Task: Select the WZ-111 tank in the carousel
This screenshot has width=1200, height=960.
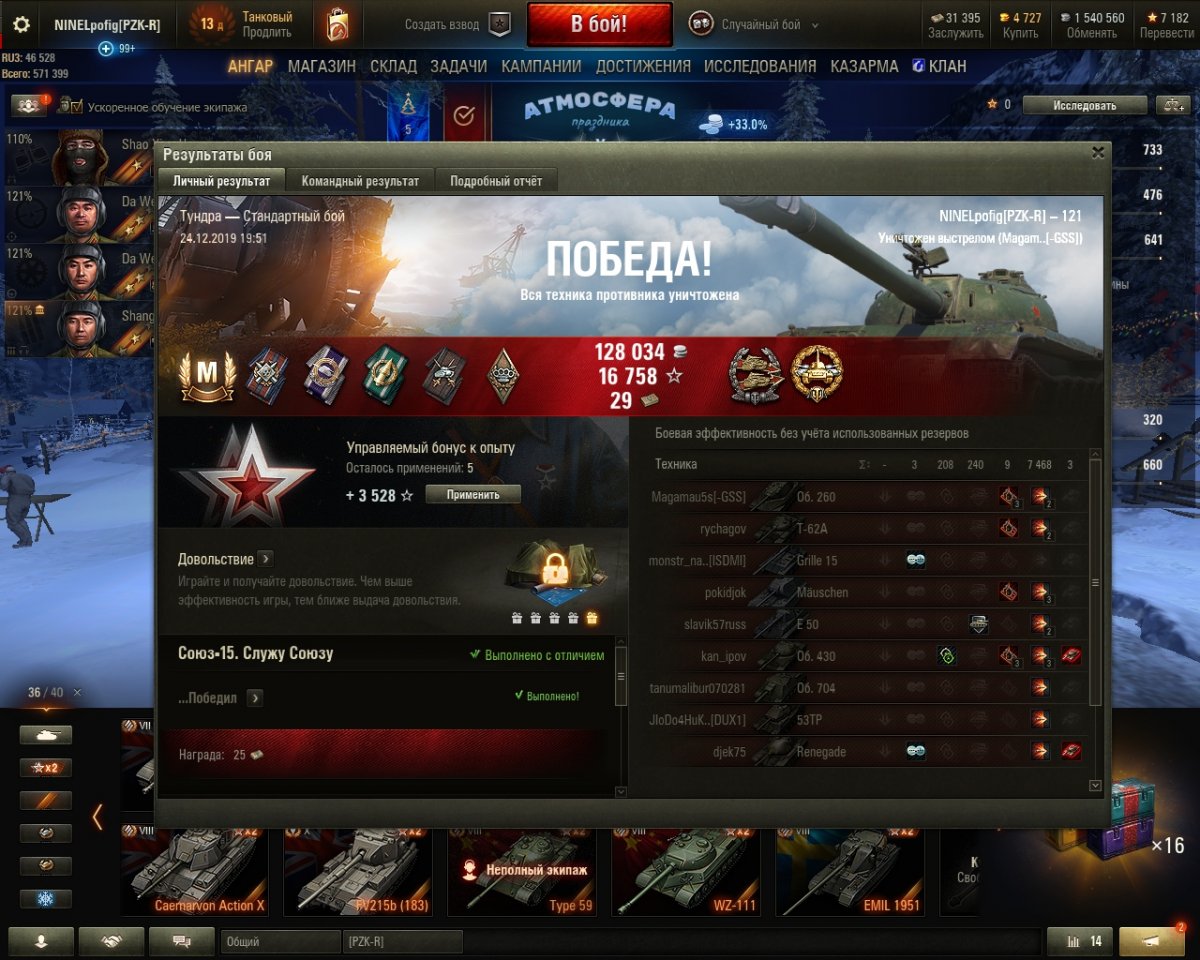Action: (x=685, y=871)
